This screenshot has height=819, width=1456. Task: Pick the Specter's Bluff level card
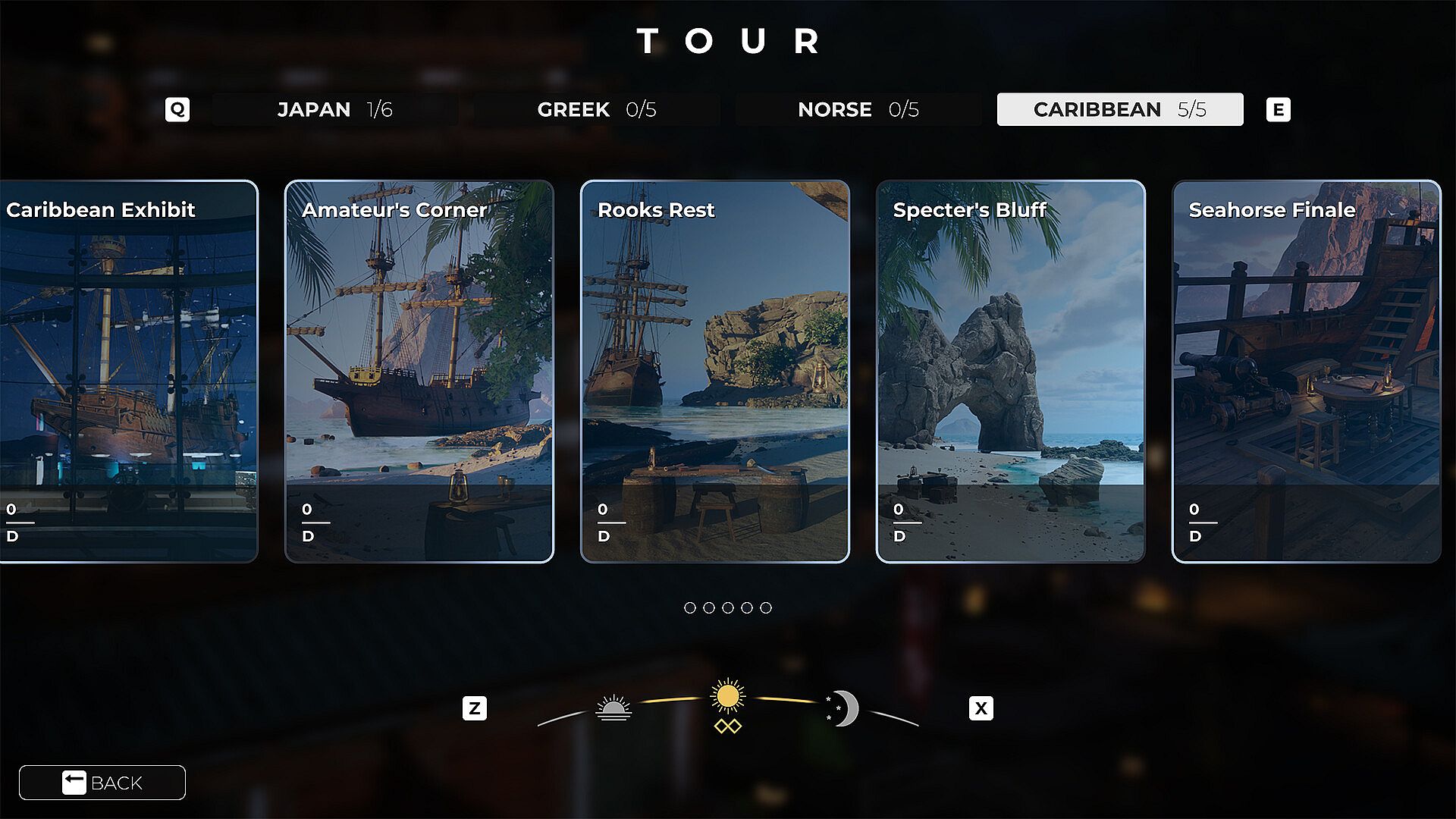pos(1010,372)
